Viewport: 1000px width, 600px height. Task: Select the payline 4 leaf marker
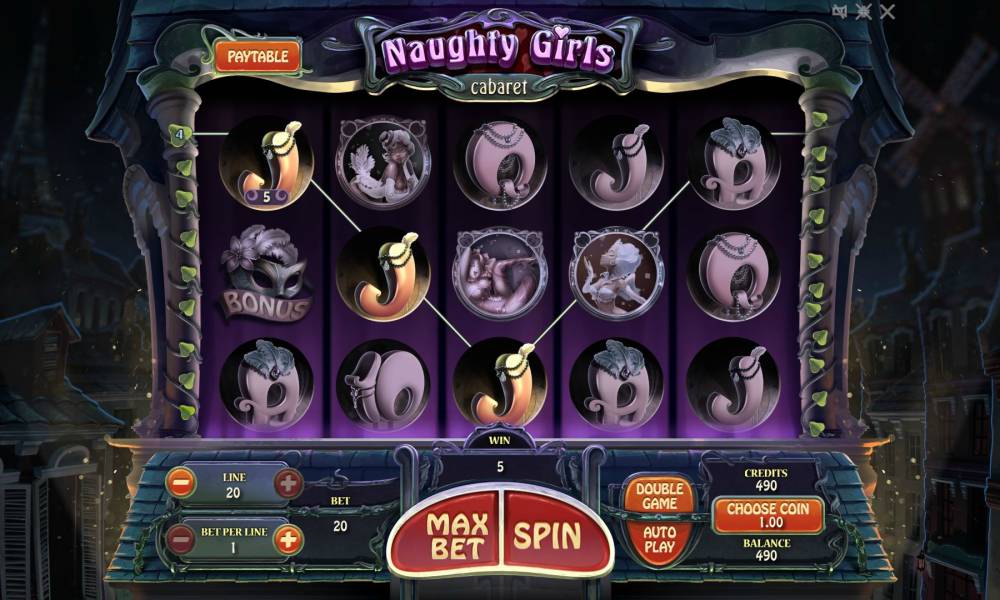[x=180, y=133]
